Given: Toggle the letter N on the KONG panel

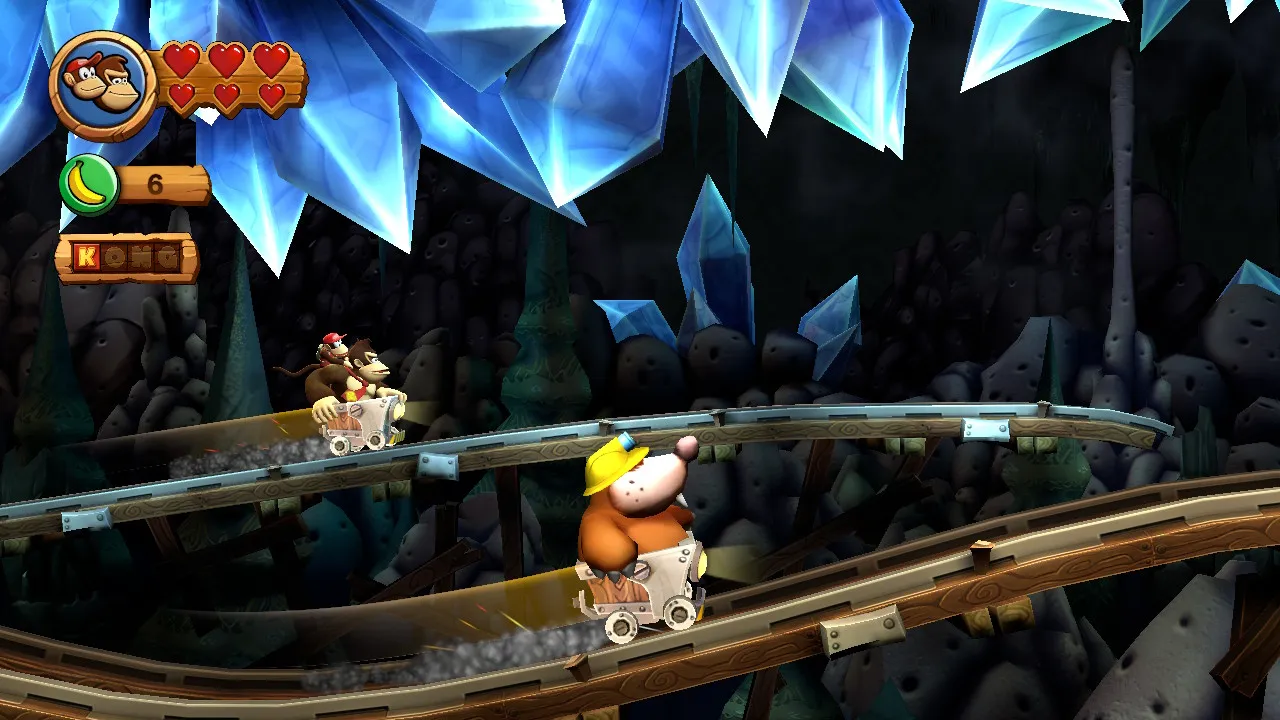Looking at the screenshot, I should 141,256.
